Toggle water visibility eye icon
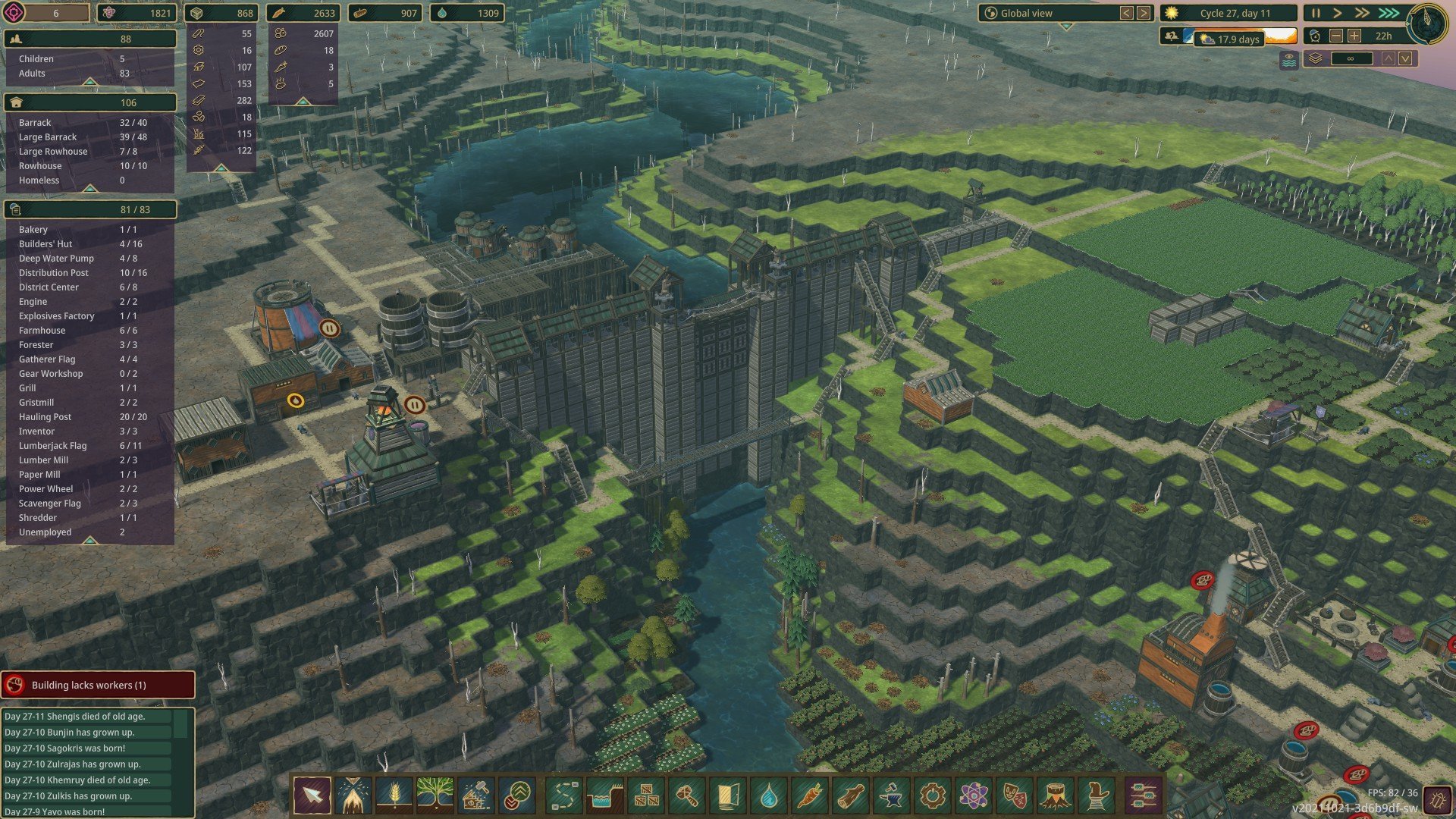Image resolution: width=1456 pixels, height=819 pixels. click(1288, 59)
